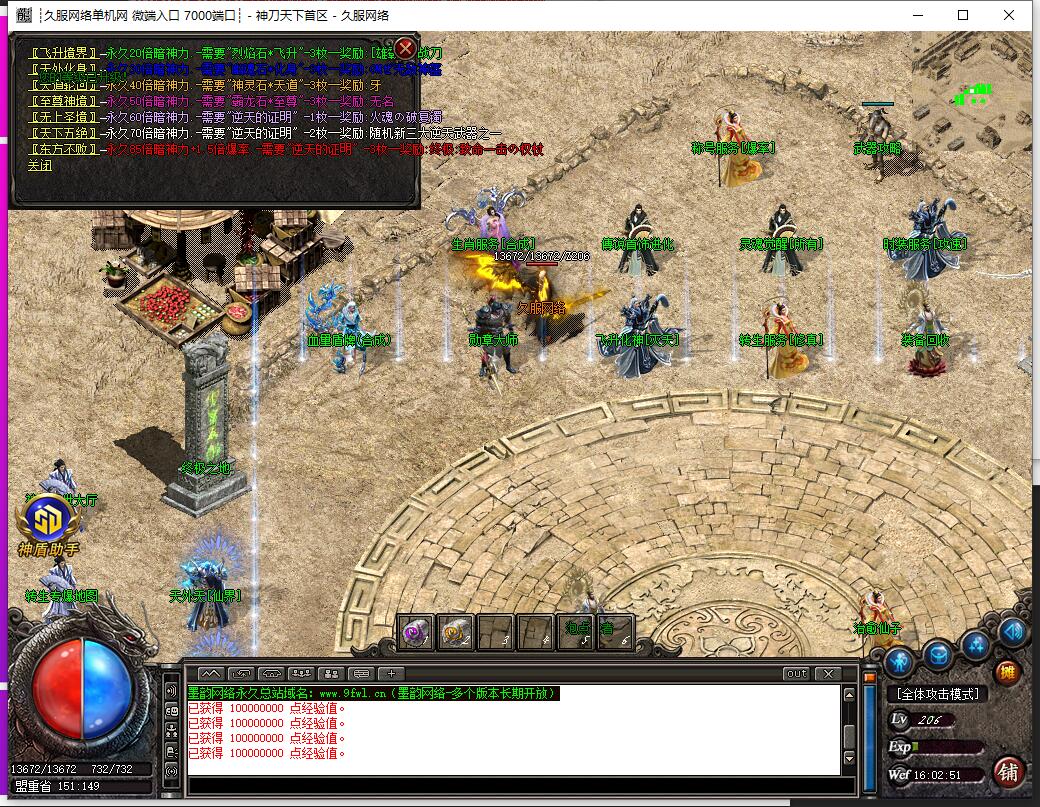The width and height of the screenshot is (1040, 807).
Task: Use the scroll item in hotbar slot 2
Action: click(455, 632)
